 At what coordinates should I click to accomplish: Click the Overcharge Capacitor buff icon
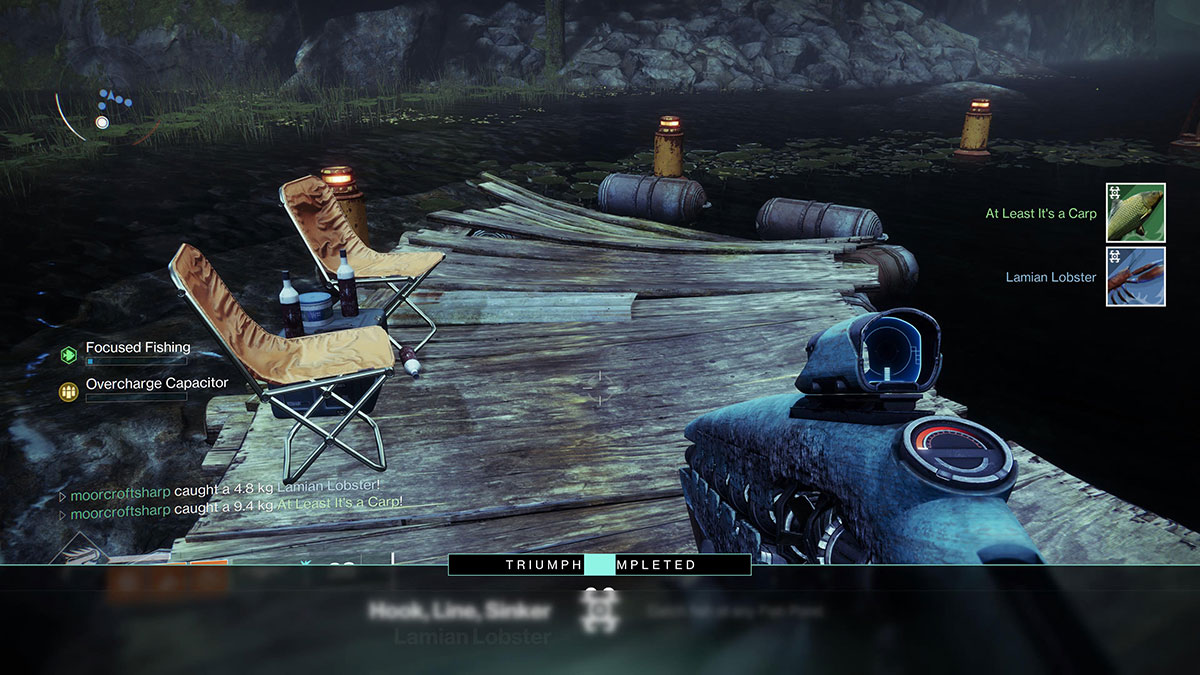coord(69,391)
